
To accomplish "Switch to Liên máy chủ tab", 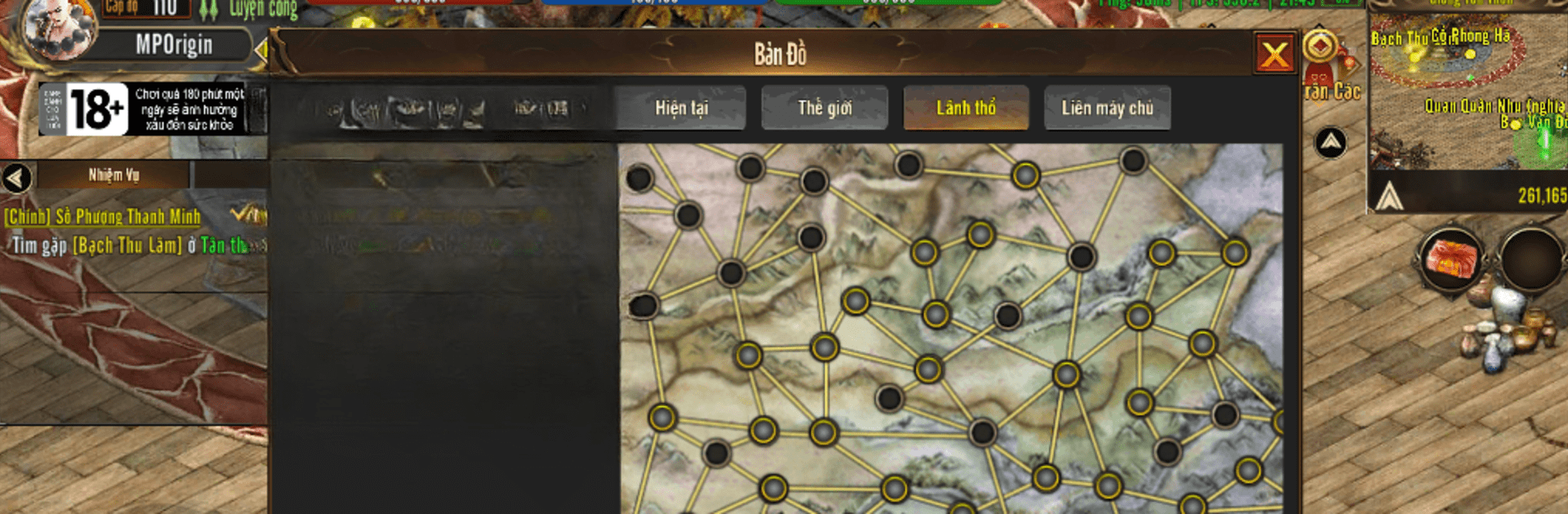I will [x=1107, y=108].
